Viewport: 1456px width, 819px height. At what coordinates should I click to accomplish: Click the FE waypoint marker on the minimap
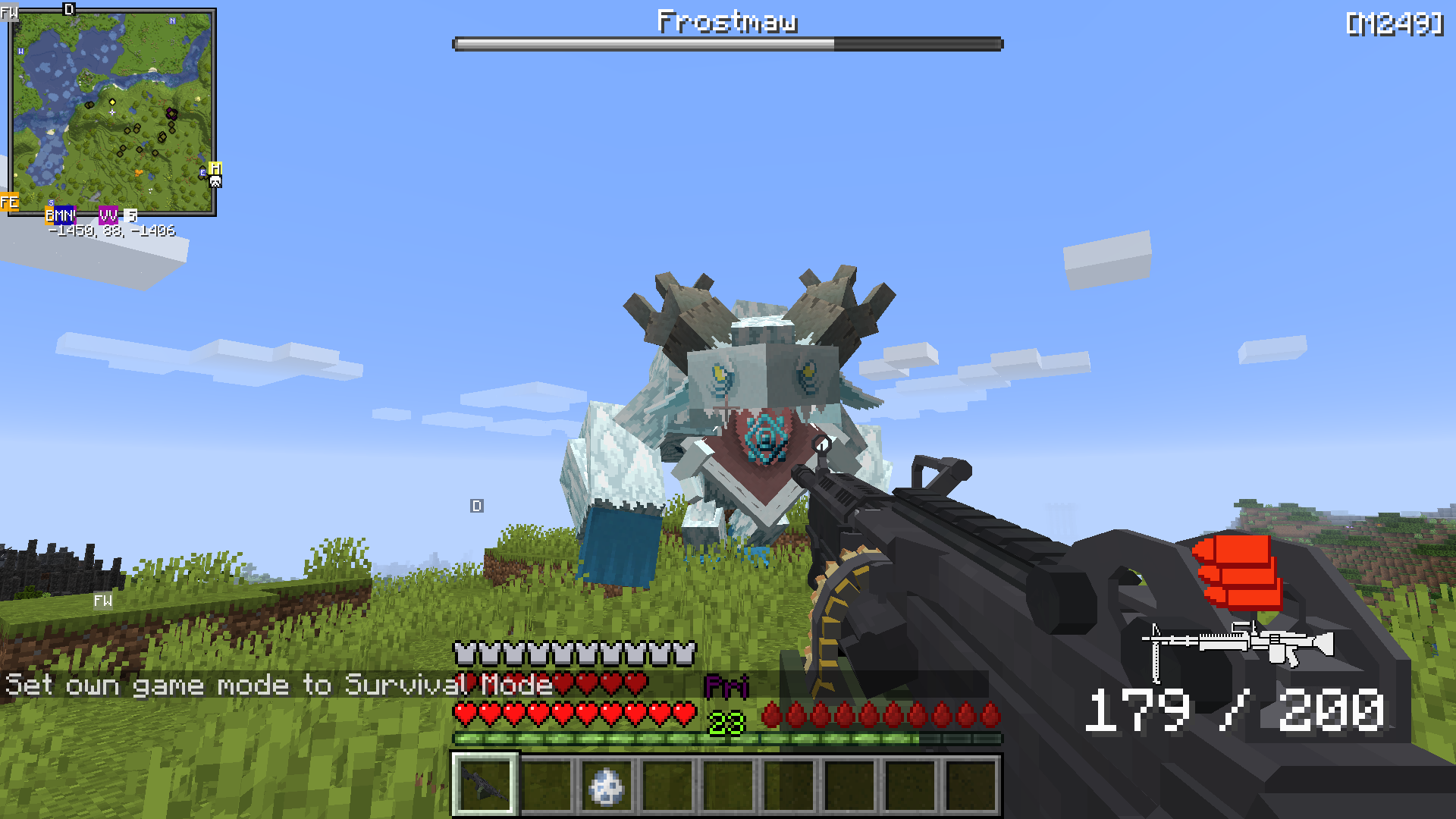10,202
